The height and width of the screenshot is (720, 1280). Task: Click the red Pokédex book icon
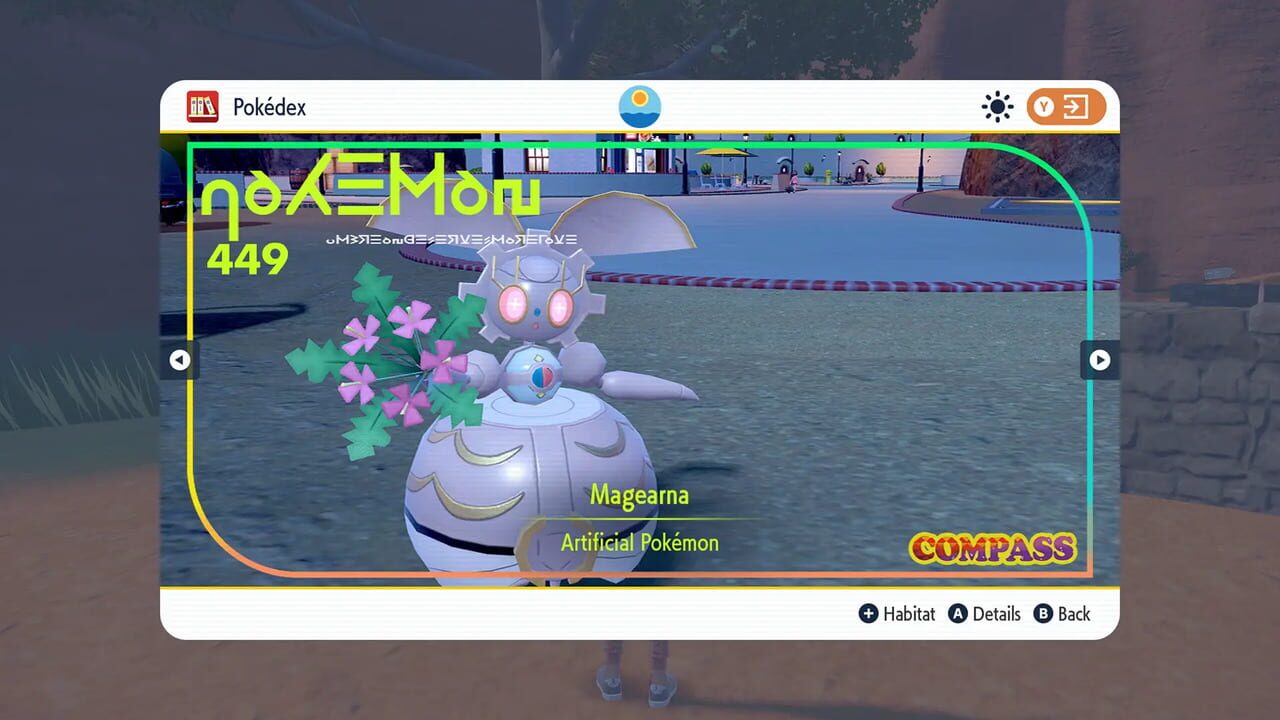point(203,106)
